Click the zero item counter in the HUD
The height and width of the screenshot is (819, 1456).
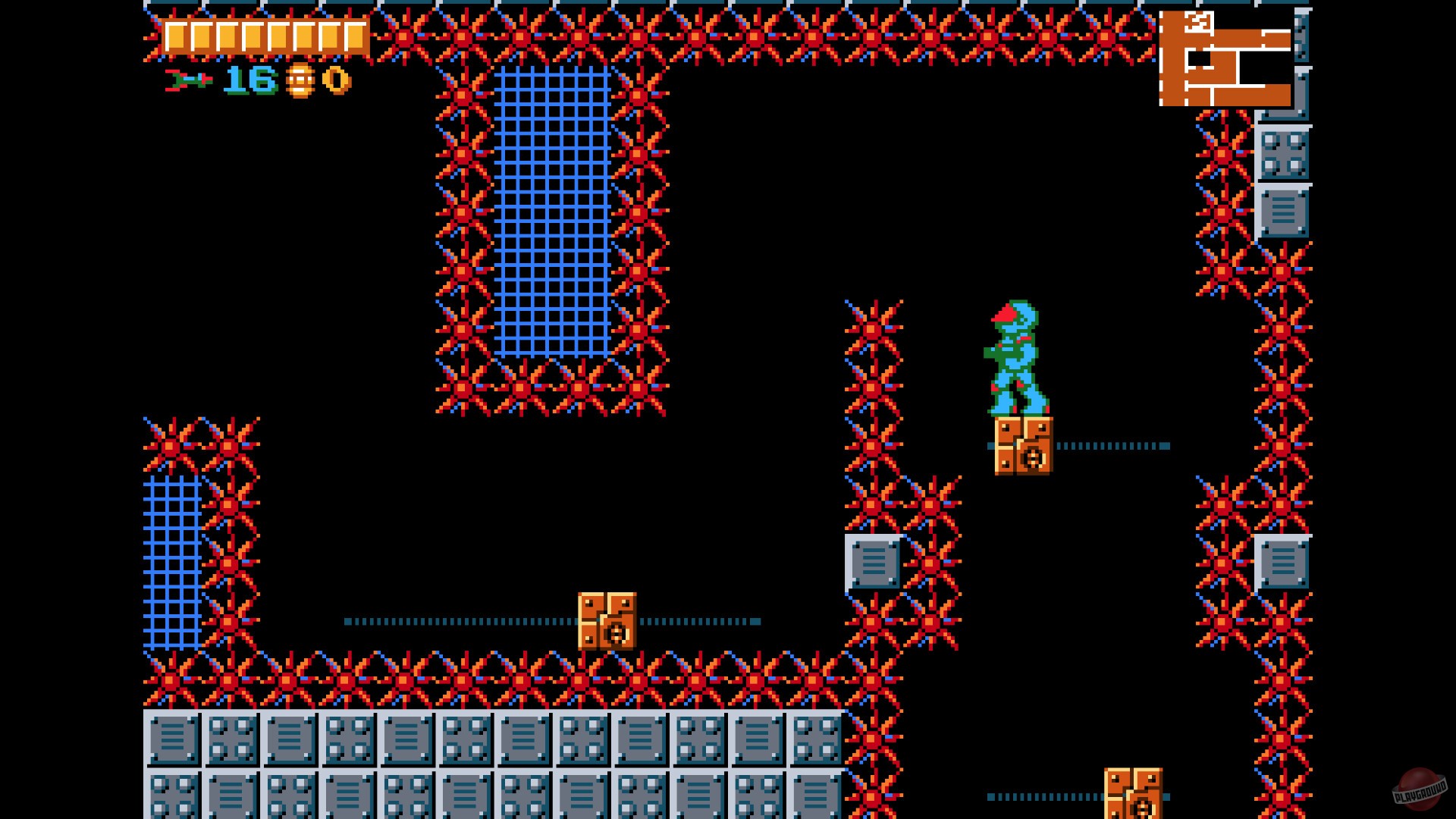(x=334, y=79)
